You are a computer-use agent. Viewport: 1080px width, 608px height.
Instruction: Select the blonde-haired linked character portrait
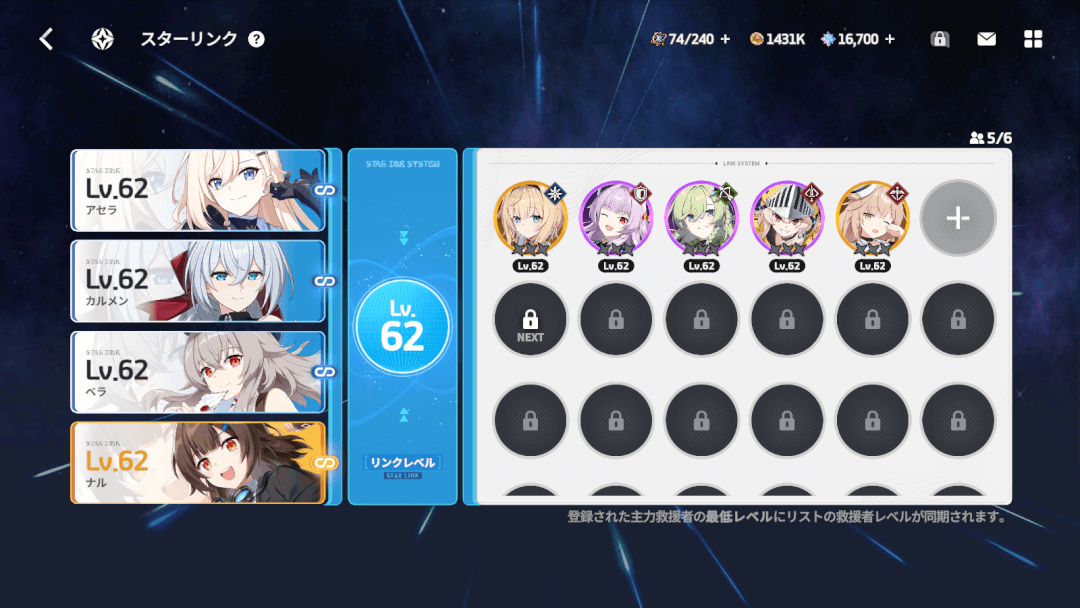(530, 219)
